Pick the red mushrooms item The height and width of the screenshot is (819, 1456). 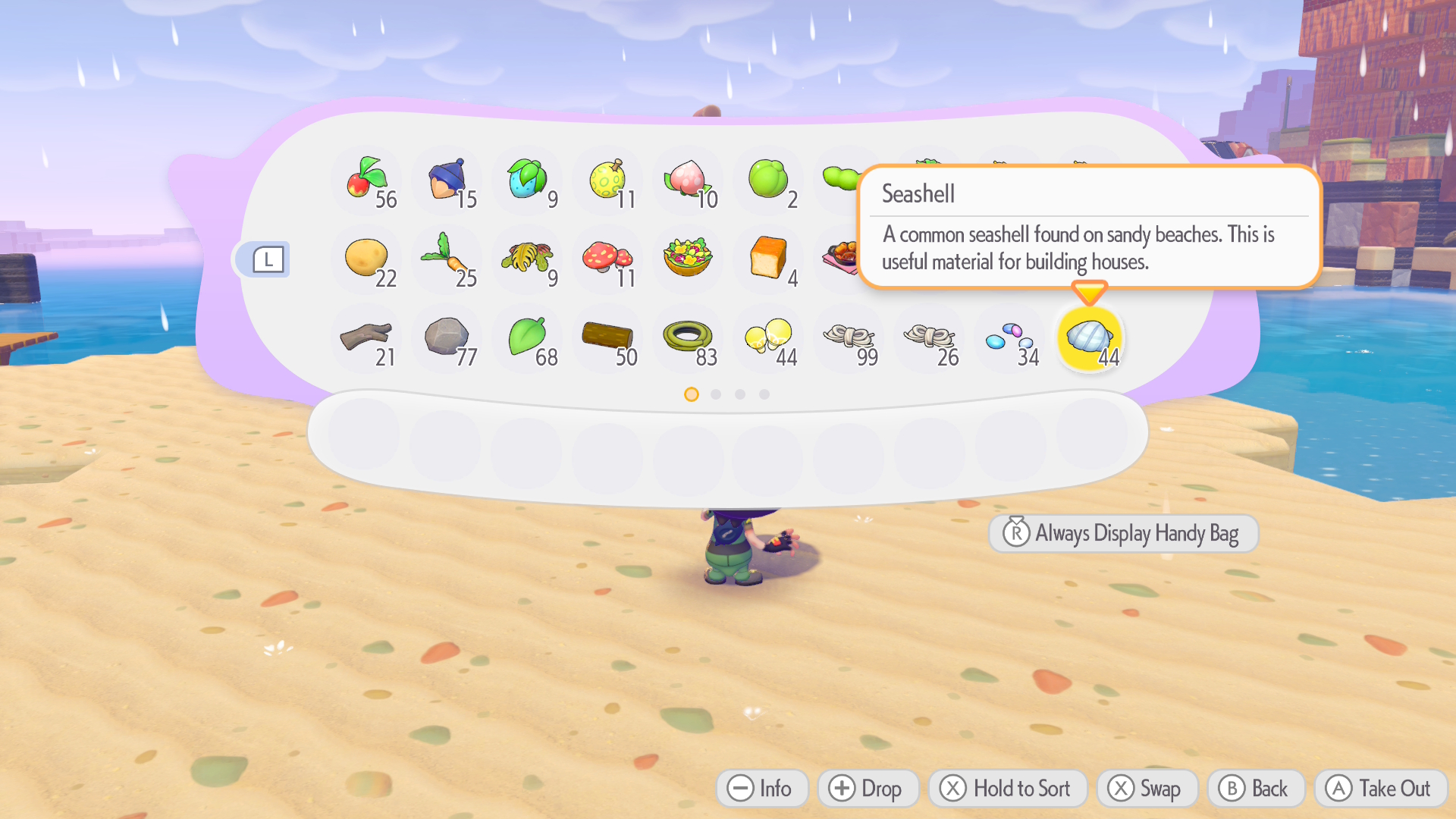(x=608, y=260)
